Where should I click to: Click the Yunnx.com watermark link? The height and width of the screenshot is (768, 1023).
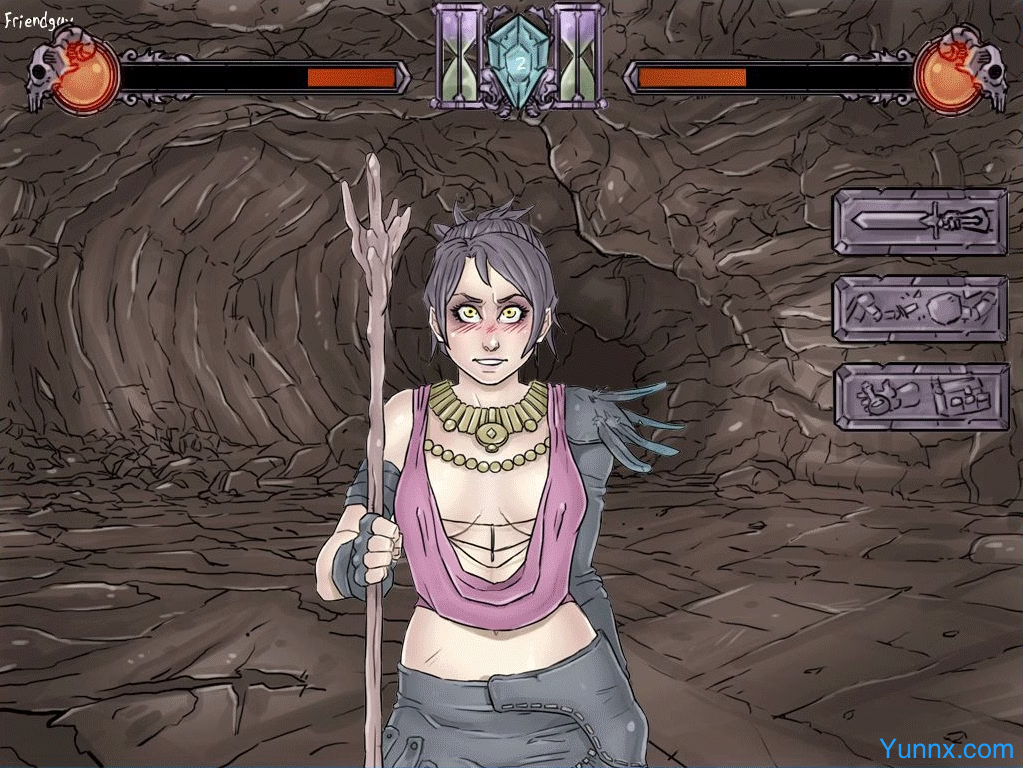click(946, 748)
